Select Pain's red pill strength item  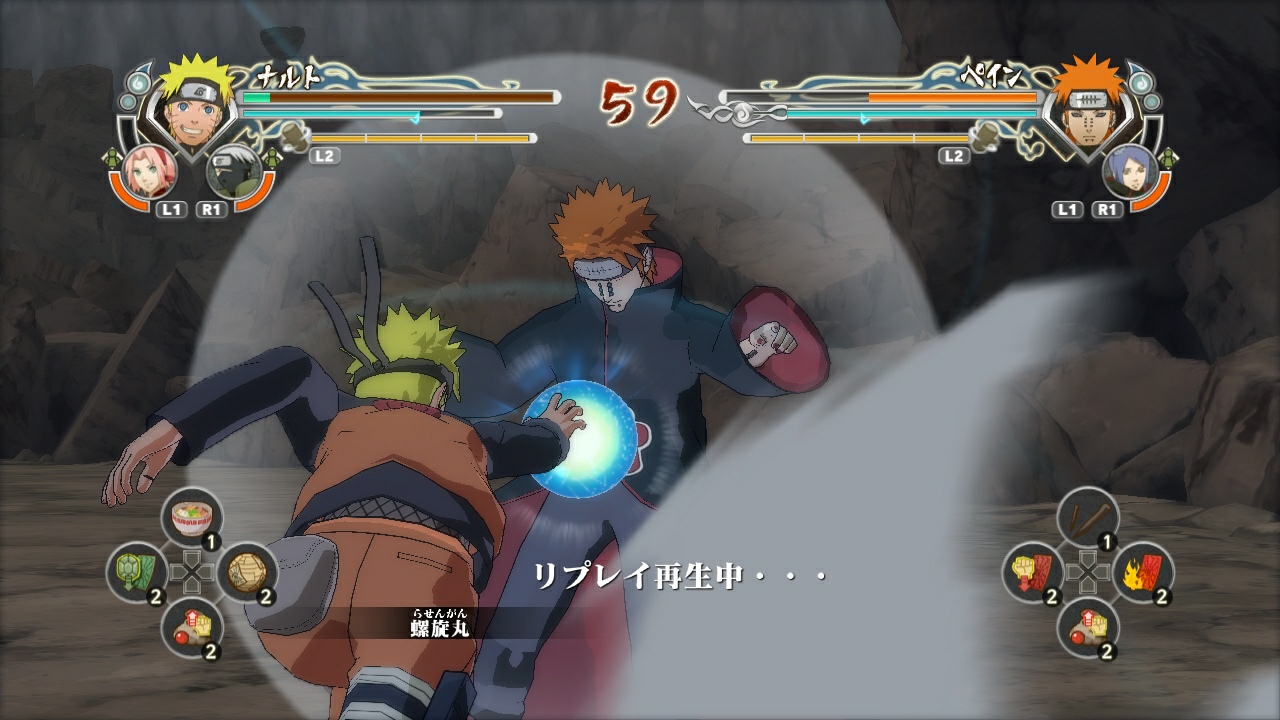pyautogui.click(x=1092, y=626)
